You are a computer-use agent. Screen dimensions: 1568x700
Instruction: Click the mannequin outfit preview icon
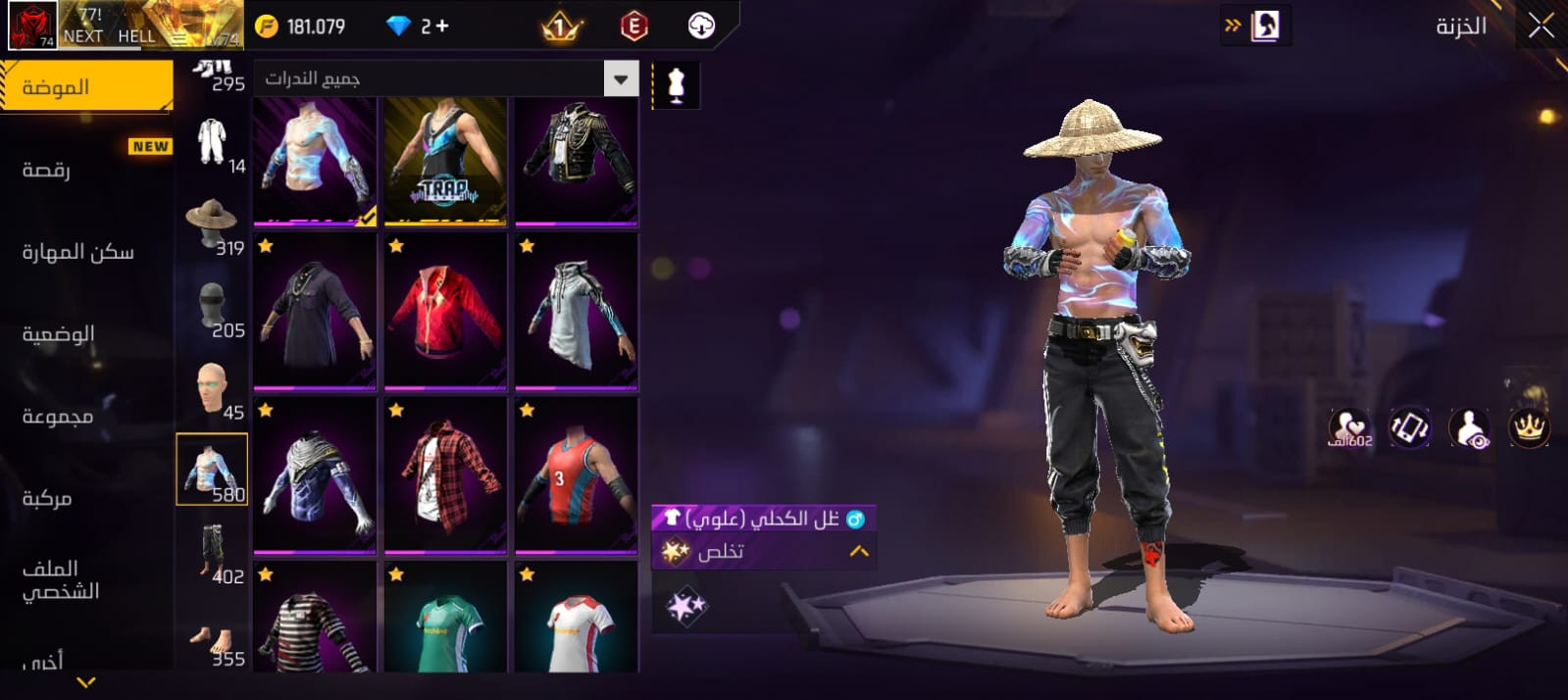(676, 86)
